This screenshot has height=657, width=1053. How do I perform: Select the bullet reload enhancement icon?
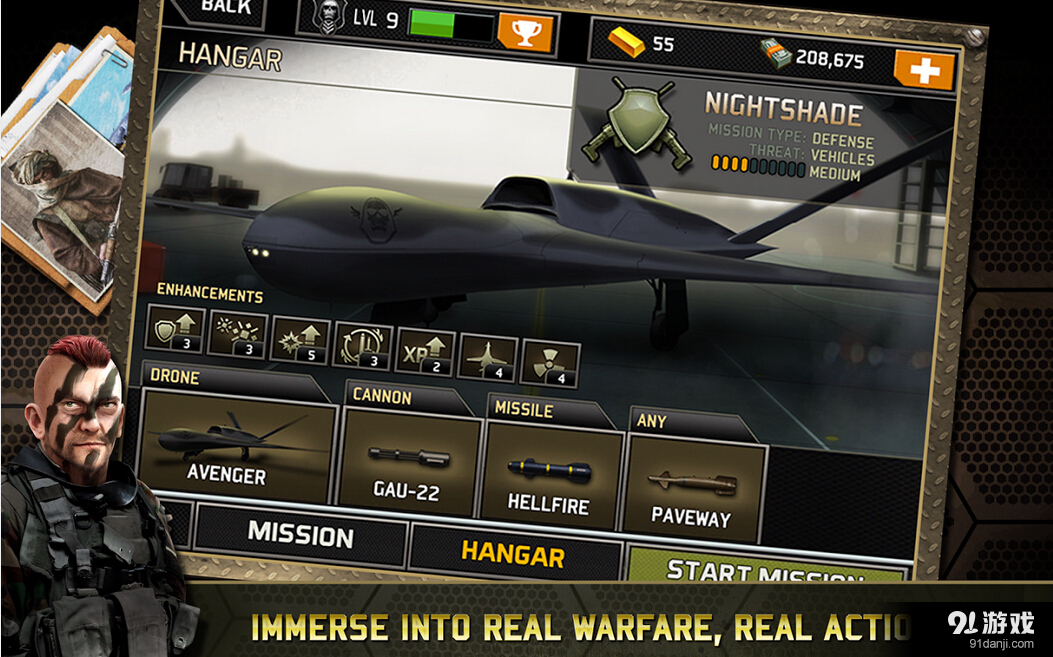click(x=362, y=345)
